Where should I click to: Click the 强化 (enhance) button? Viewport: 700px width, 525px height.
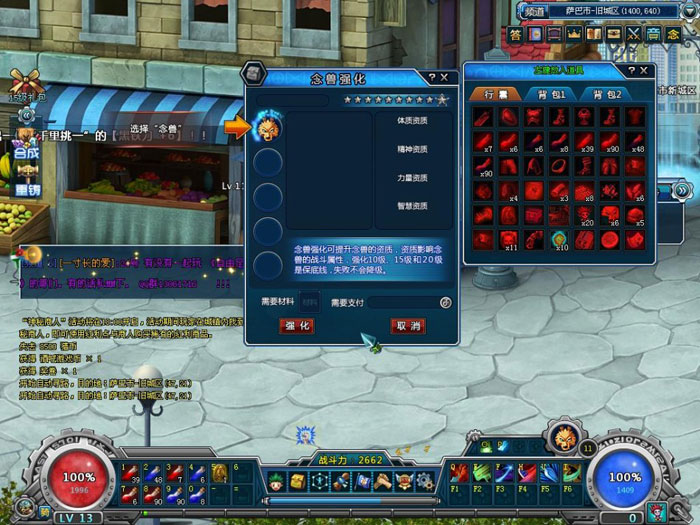(299, 326)
